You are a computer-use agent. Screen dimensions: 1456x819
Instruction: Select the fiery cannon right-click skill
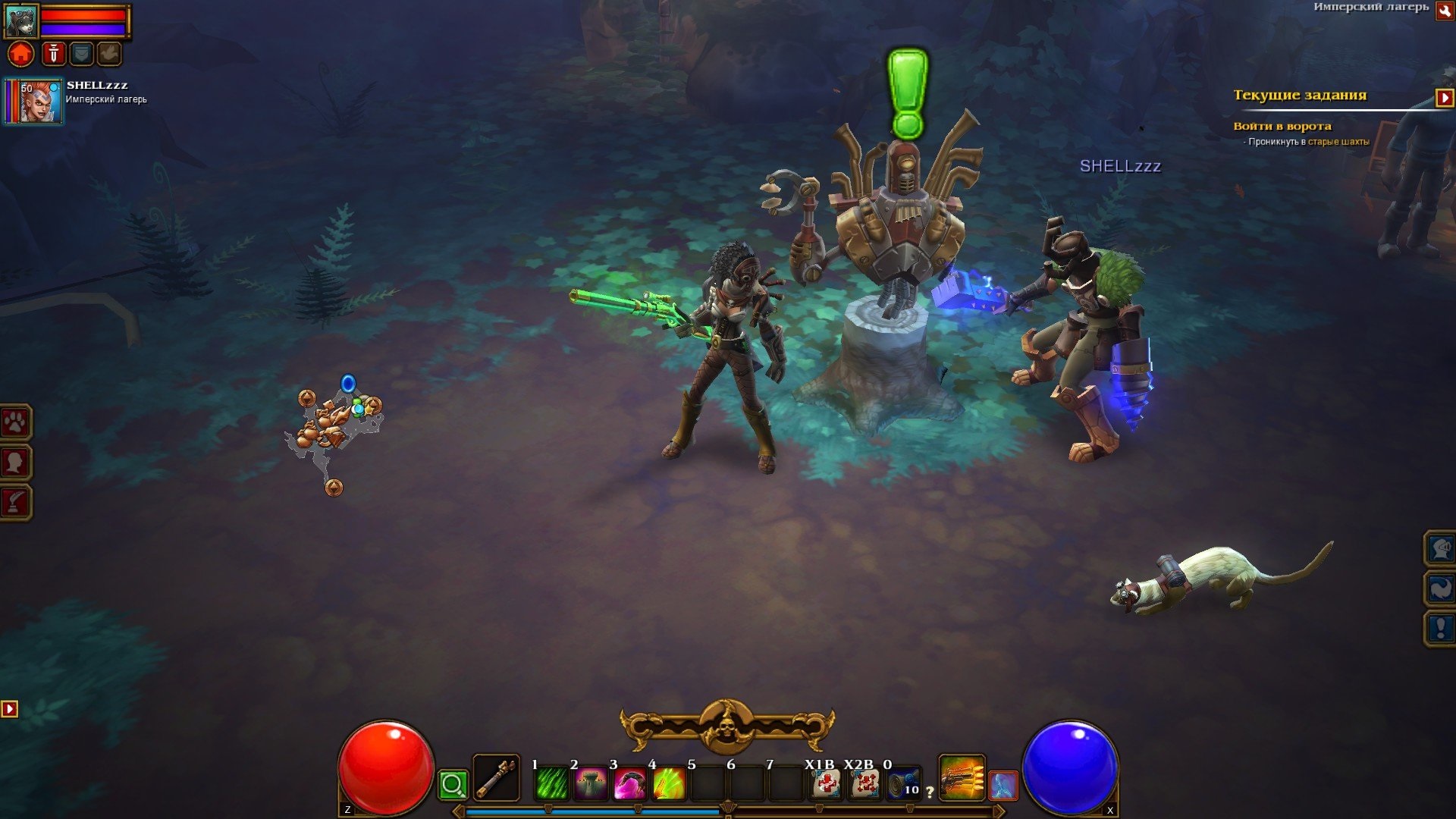(x=962, y=778)
